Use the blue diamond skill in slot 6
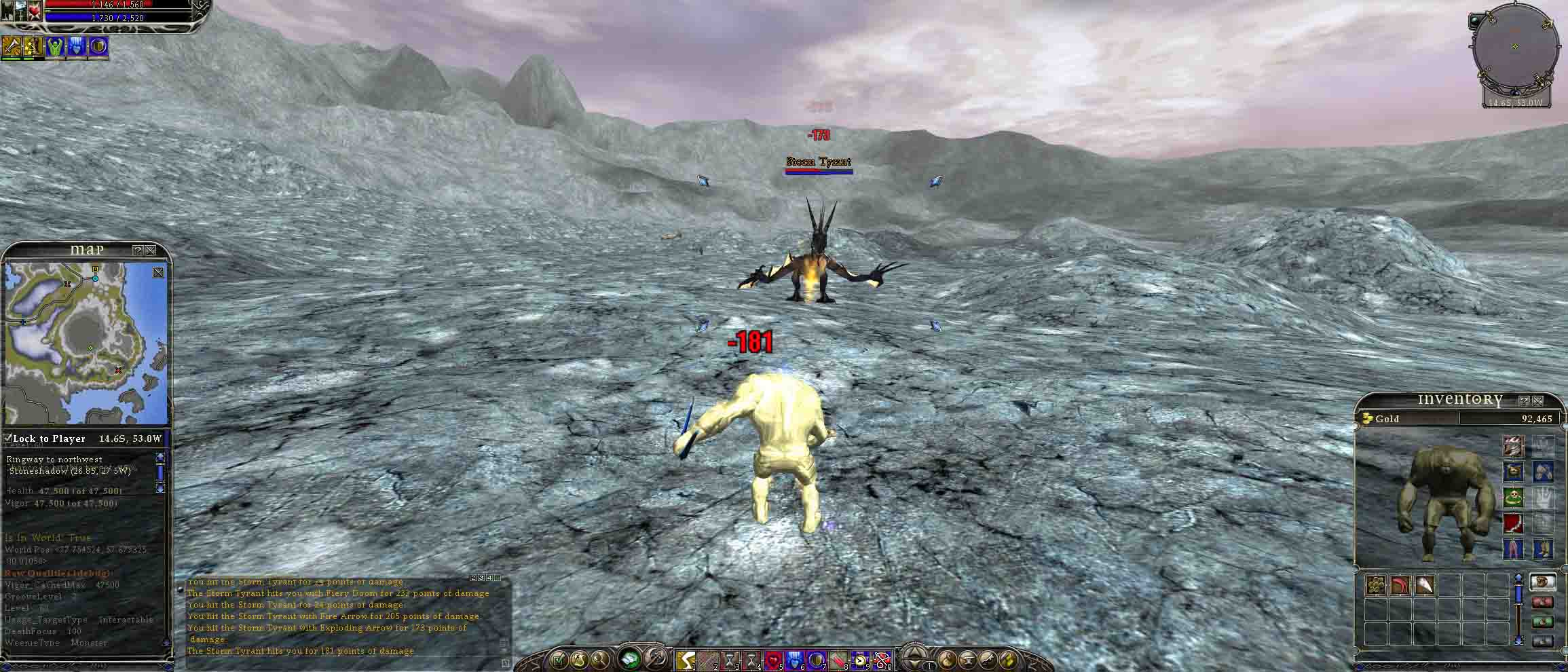 point(795,659)
